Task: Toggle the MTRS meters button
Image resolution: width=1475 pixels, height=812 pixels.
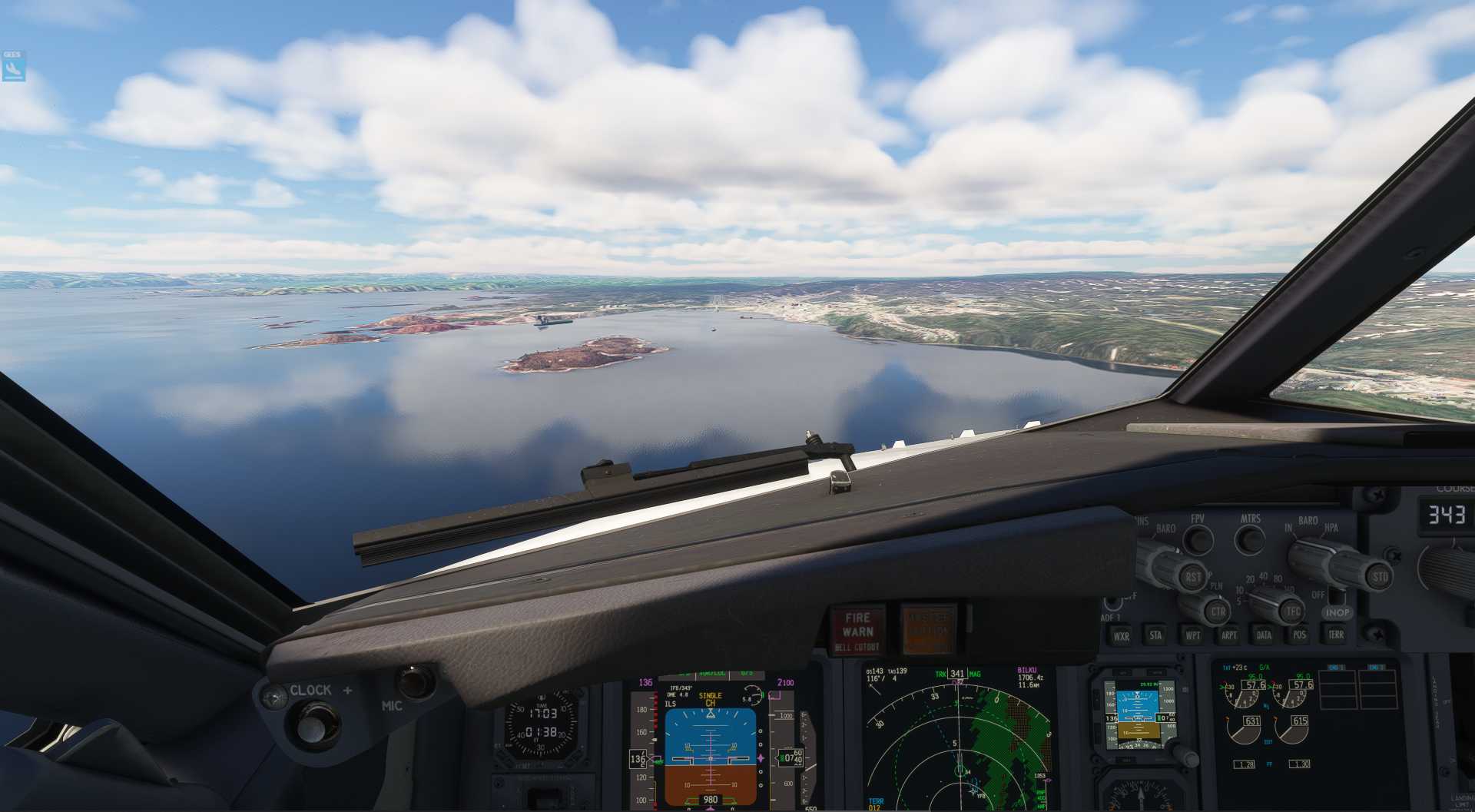Action: [1250, 539]
